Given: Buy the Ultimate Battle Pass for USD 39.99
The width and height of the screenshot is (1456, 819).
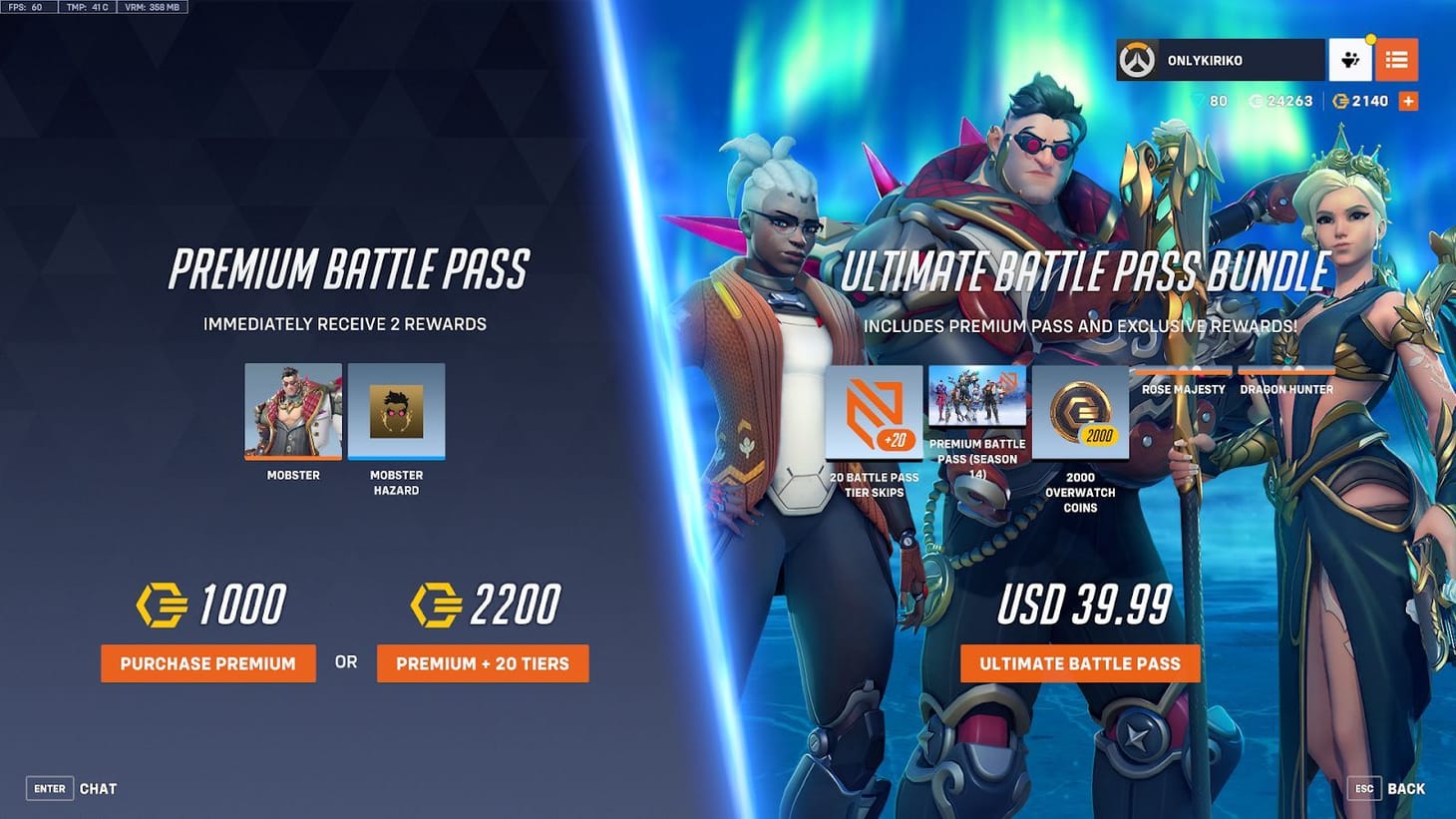Looking at the screenshot, I should [1081, 662].
